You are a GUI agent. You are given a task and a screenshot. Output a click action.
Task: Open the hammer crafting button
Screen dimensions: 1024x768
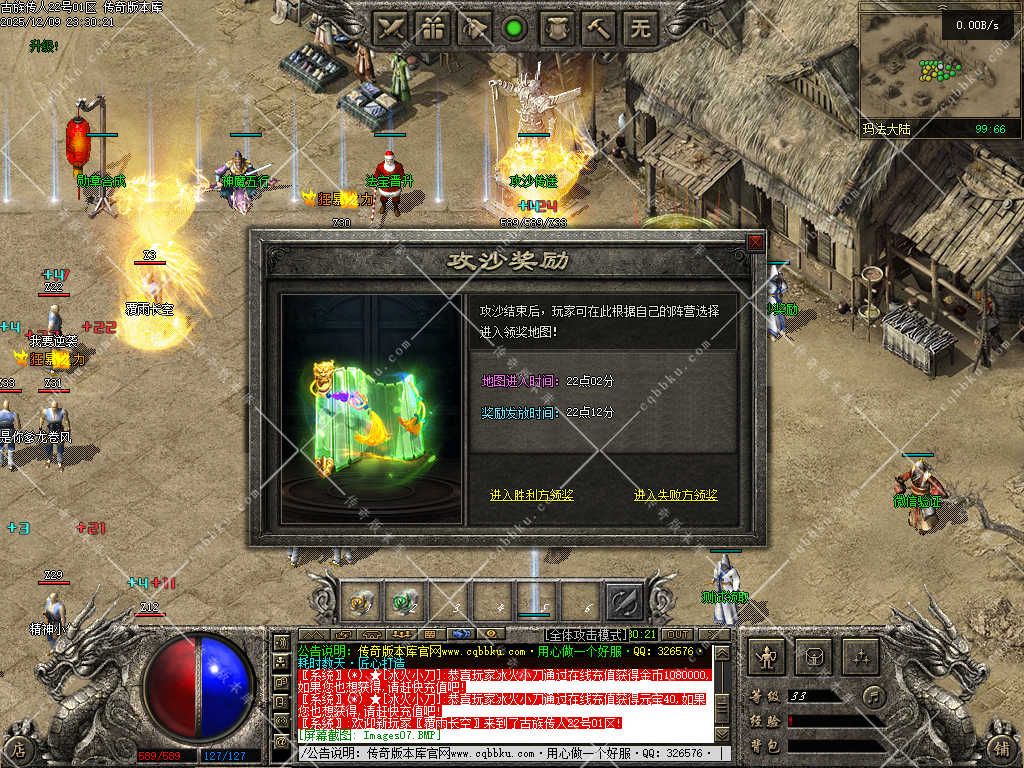point(599,29)
